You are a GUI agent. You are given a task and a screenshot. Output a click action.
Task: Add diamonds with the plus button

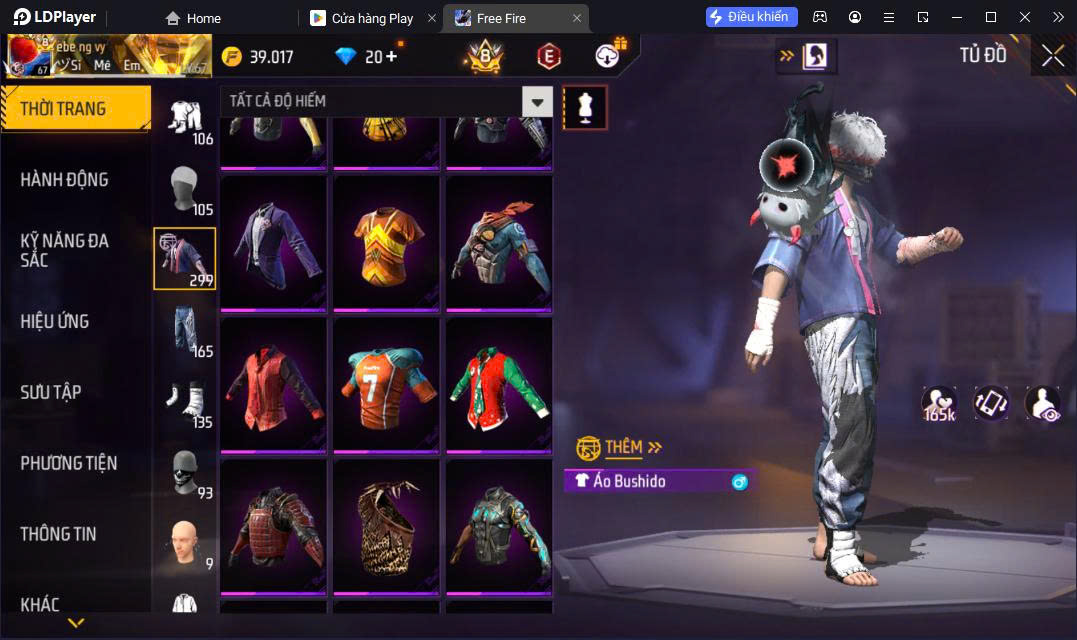[x=390, y=57]
